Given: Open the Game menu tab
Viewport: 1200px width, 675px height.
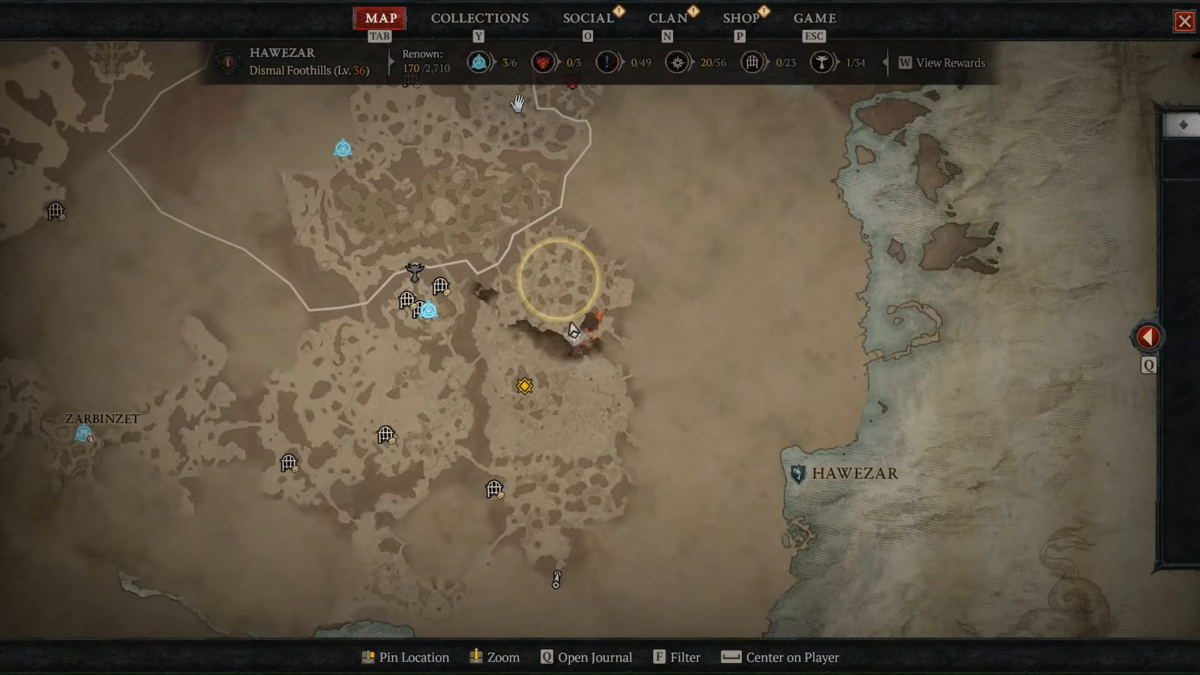Looking at the screenshot, I should [814, 18].
